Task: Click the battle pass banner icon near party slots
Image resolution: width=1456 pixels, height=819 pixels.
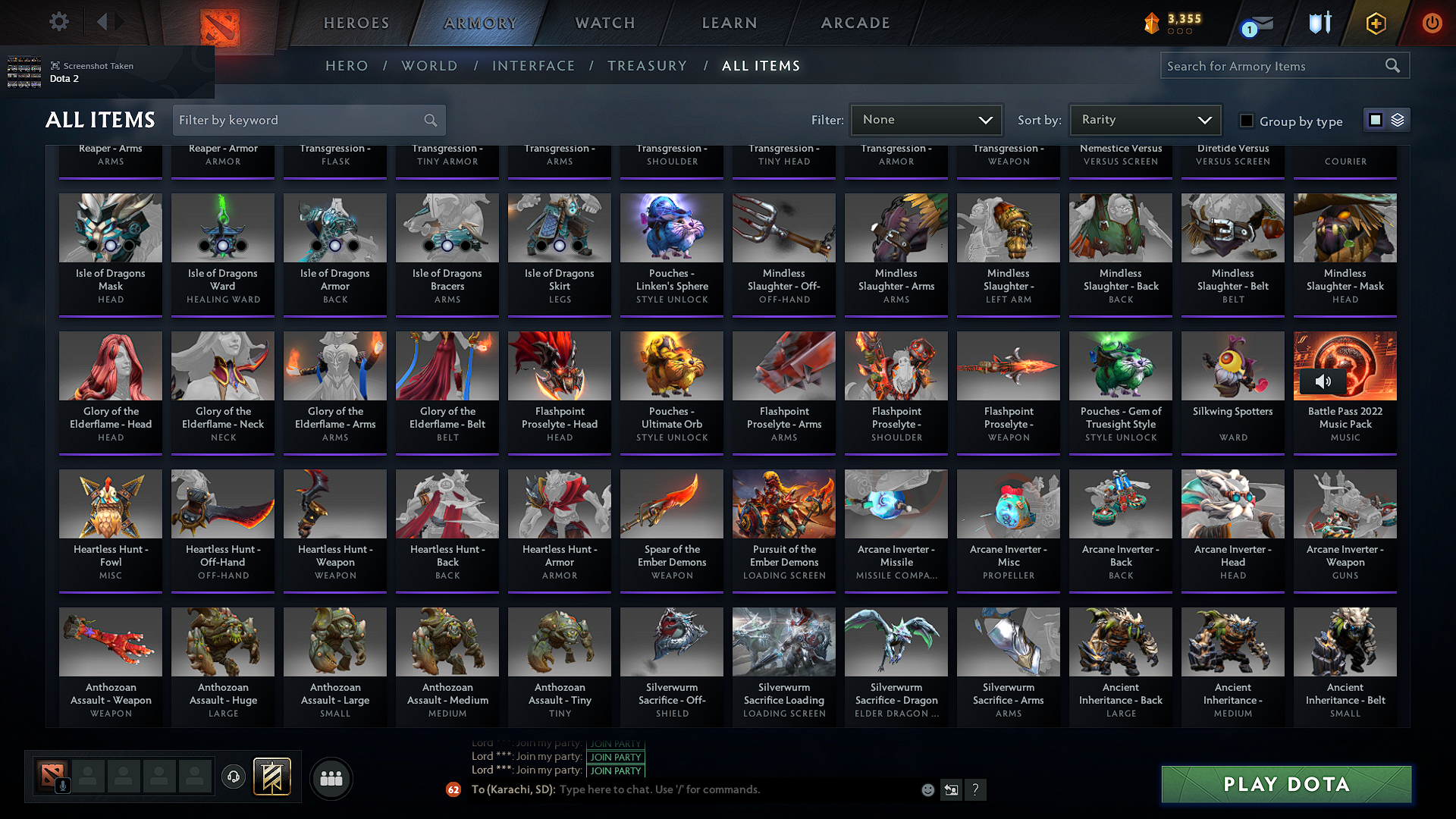Action: (x=272, y=777)
